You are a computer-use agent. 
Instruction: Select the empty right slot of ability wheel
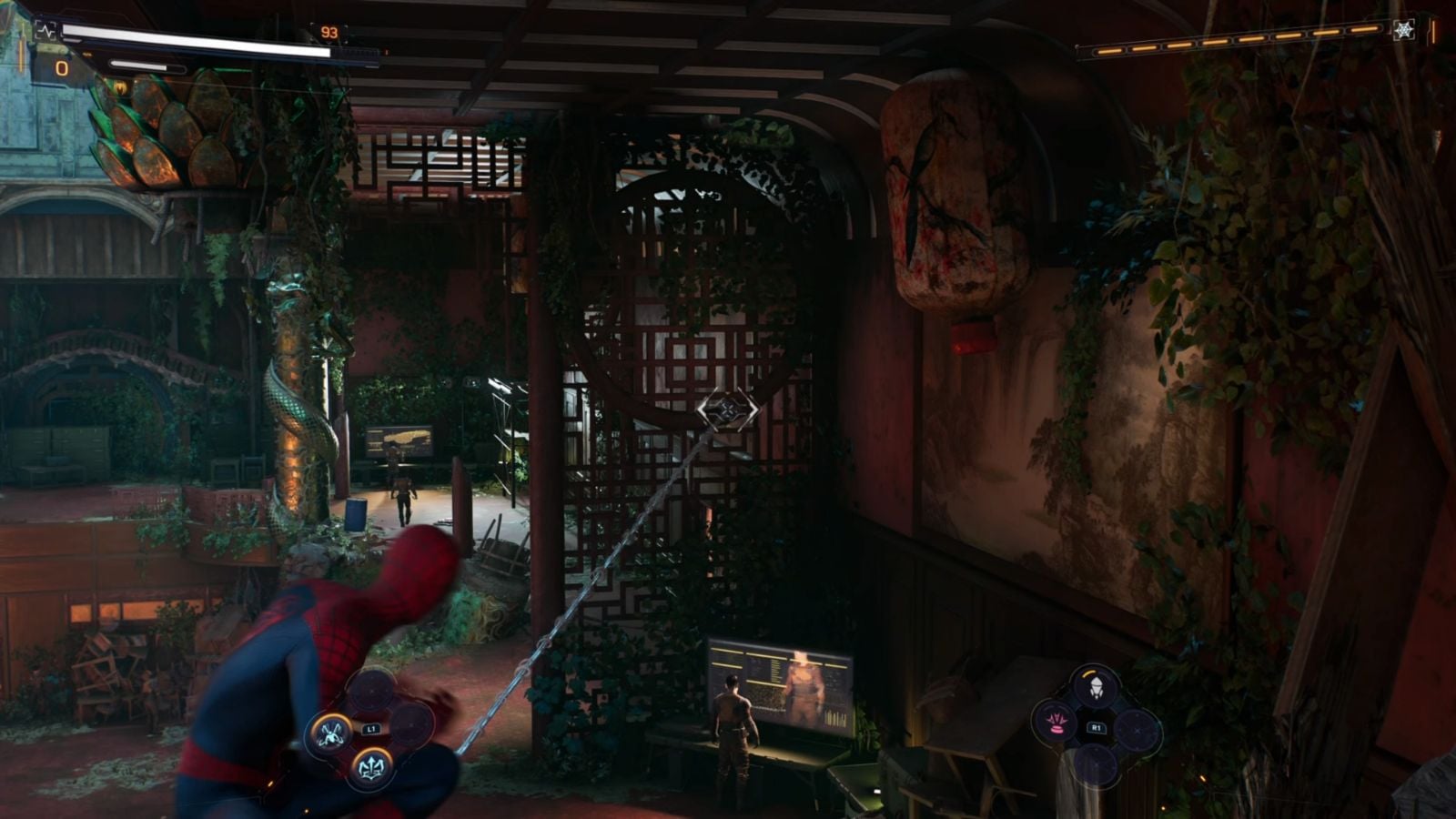(1137, 730)
